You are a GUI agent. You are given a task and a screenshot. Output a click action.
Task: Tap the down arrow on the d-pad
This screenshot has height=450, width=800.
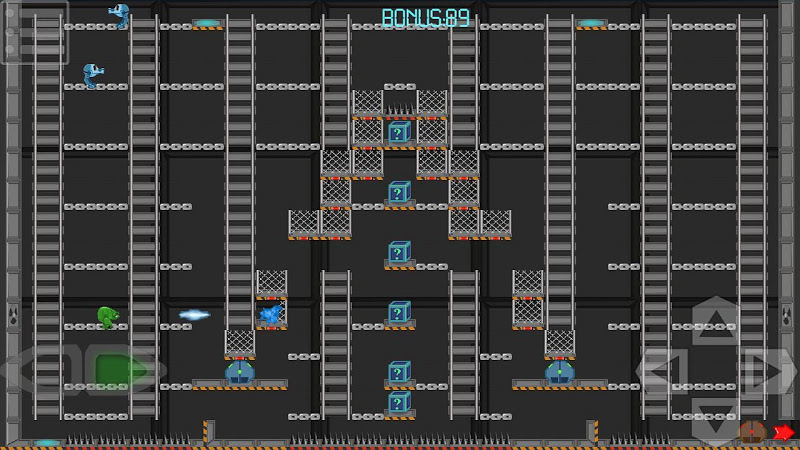pyautogui.click(x=716, y=418)
